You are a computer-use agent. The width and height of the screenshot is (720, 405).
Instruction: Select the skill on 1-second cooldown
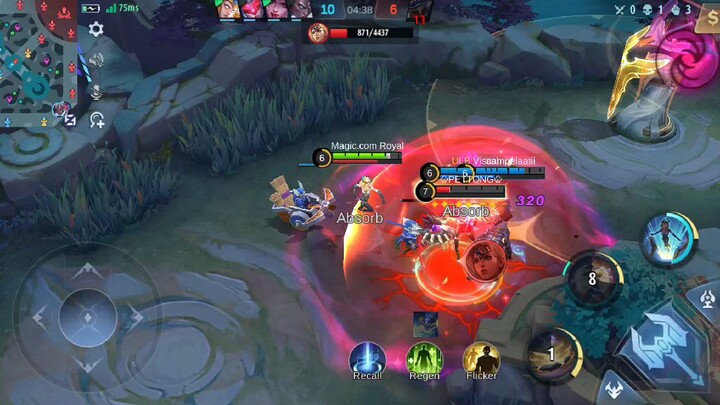coord(551,353)
